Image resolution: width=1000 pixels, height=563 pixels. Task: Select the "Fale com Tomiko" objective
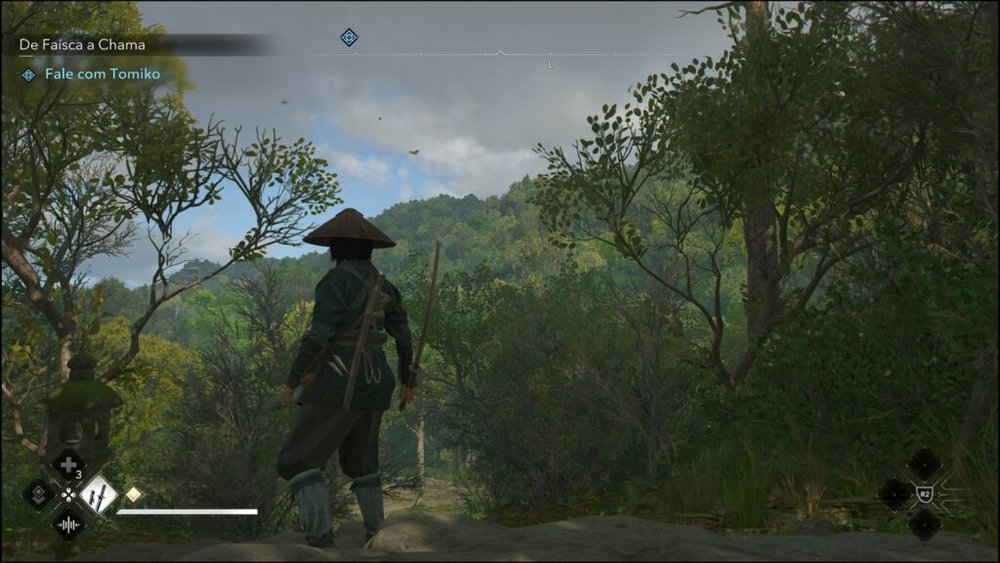click(102, 74)
